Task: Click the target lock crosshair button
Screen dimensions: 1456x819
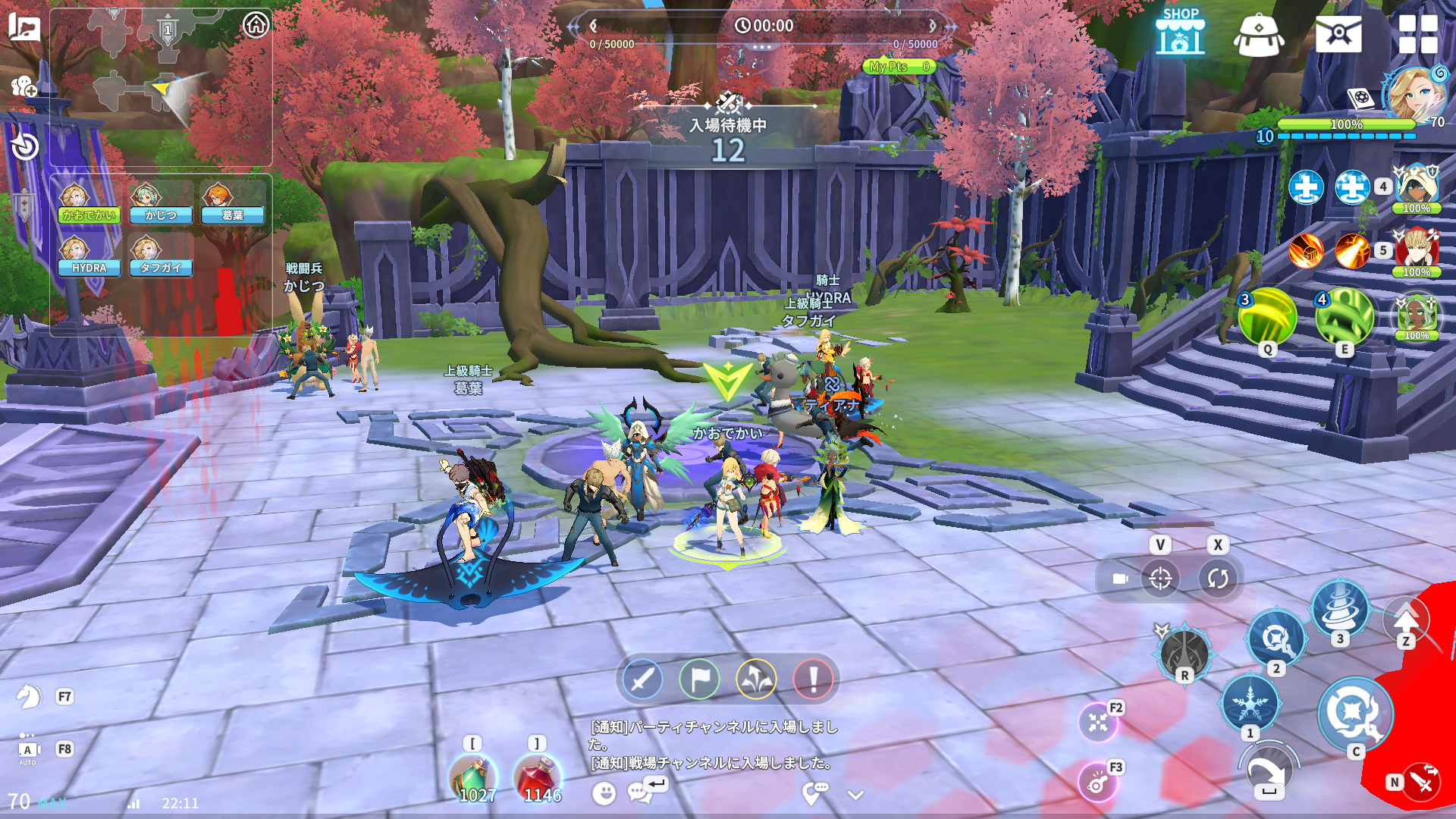Action: point(1160,579)
